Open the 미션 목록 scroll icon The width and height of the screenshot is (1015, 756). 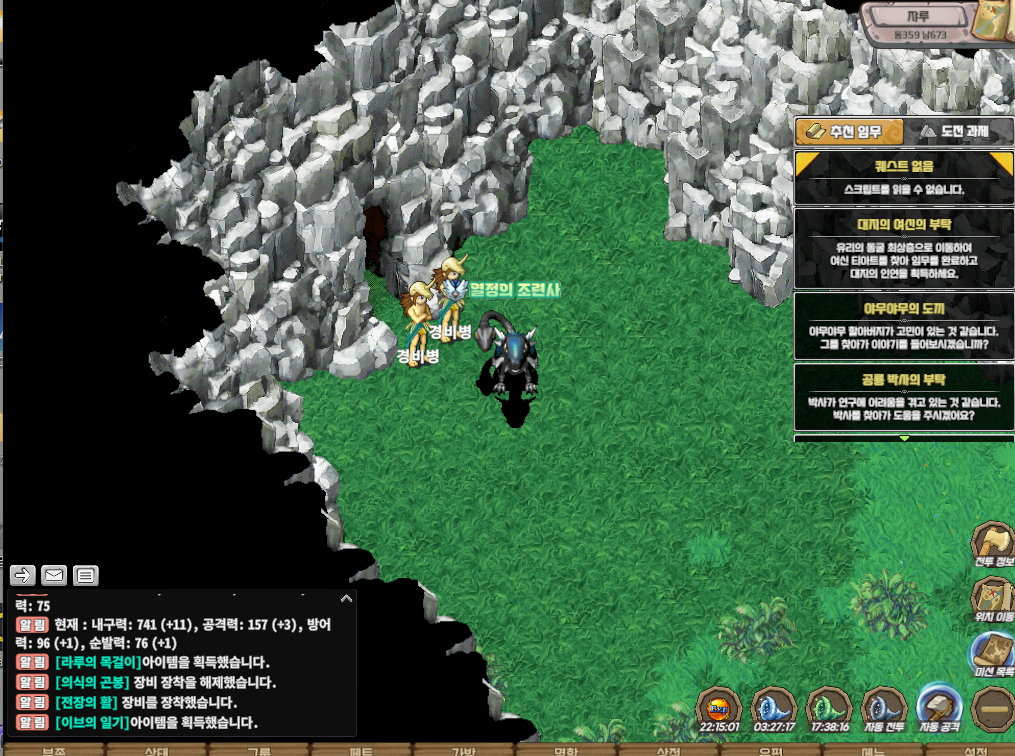coord(993,655)
